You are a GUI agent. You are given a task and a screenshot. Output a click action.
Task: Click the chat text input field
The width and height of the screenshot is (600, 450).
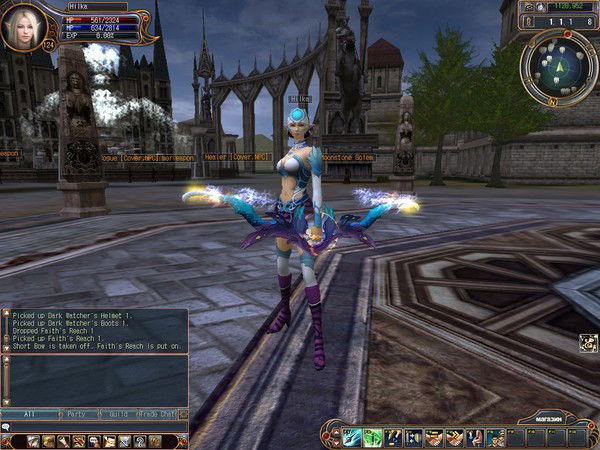100,427
